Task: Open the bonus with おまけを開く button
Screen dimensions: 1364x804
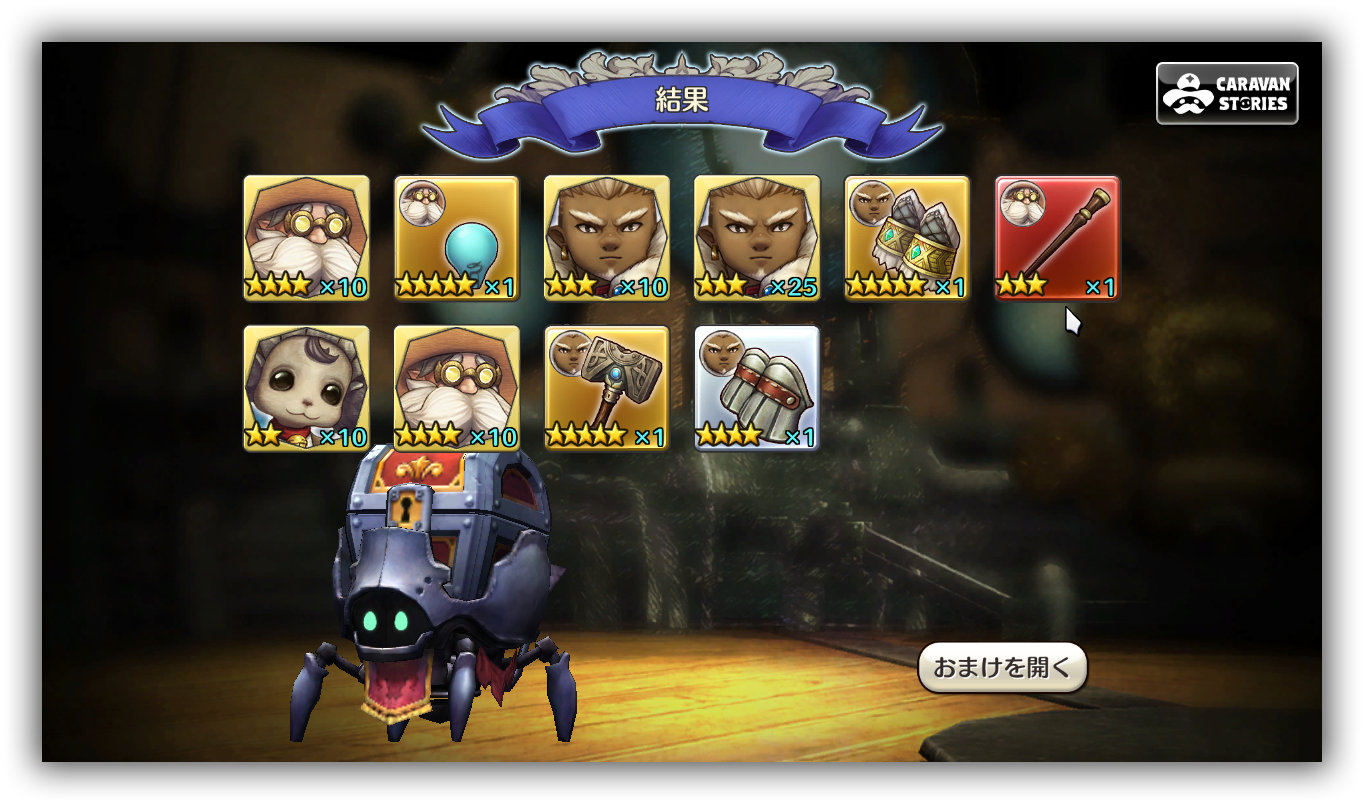Action: click(1002, 668)
